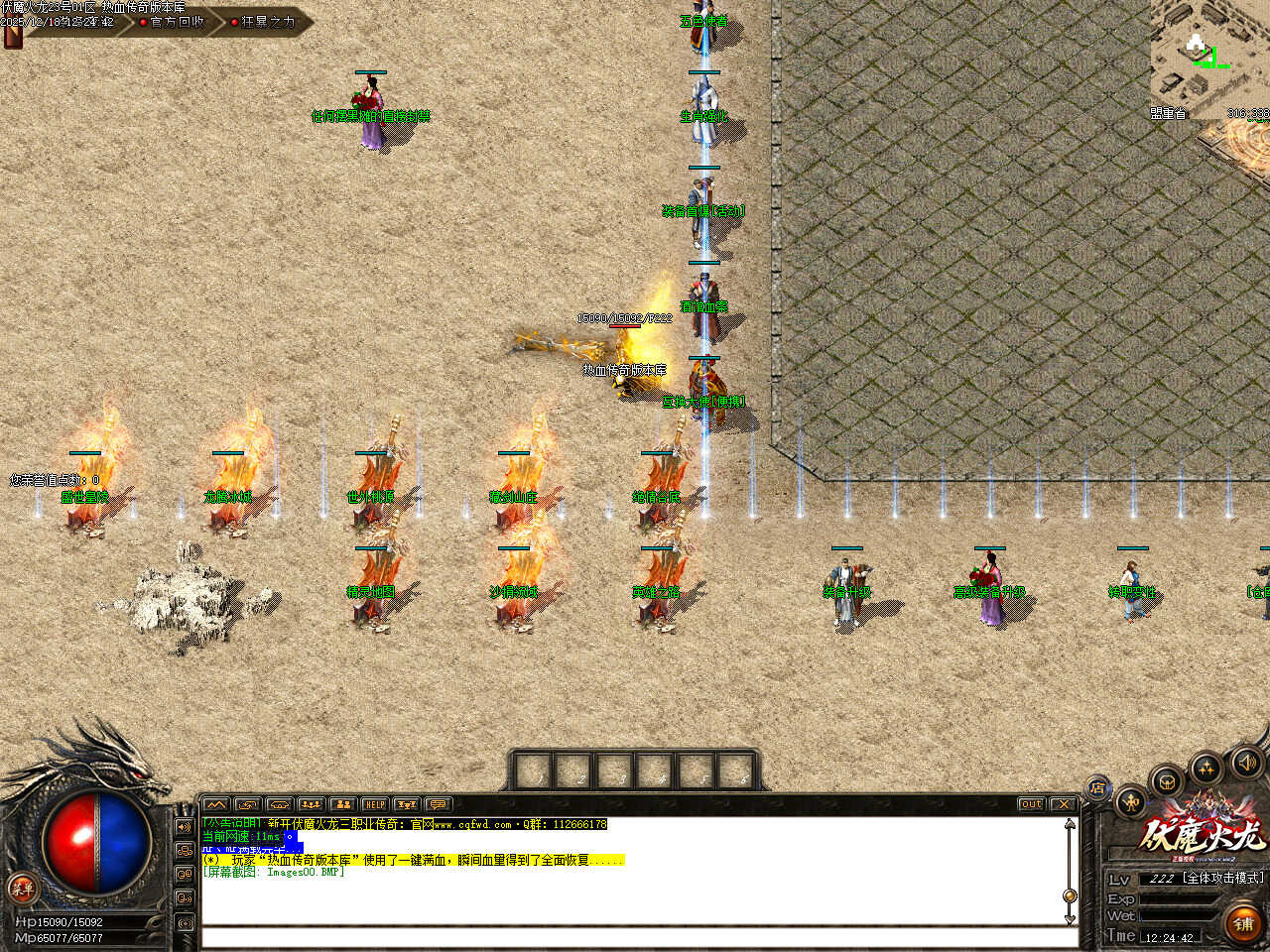Viewport: 1270px width, 952px height.
Task: Click the out button on chat bar
Action: 1031,804
